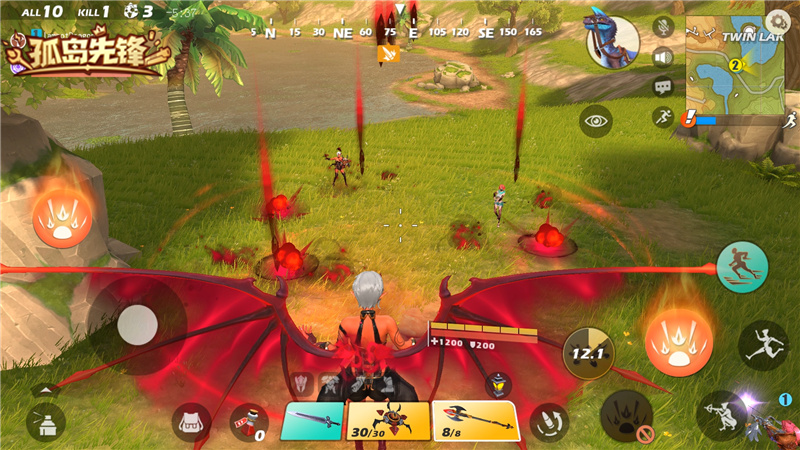Fire with the left flaming attack button
Viewport: 800px width, 450px height.
(x=63, y=217)
